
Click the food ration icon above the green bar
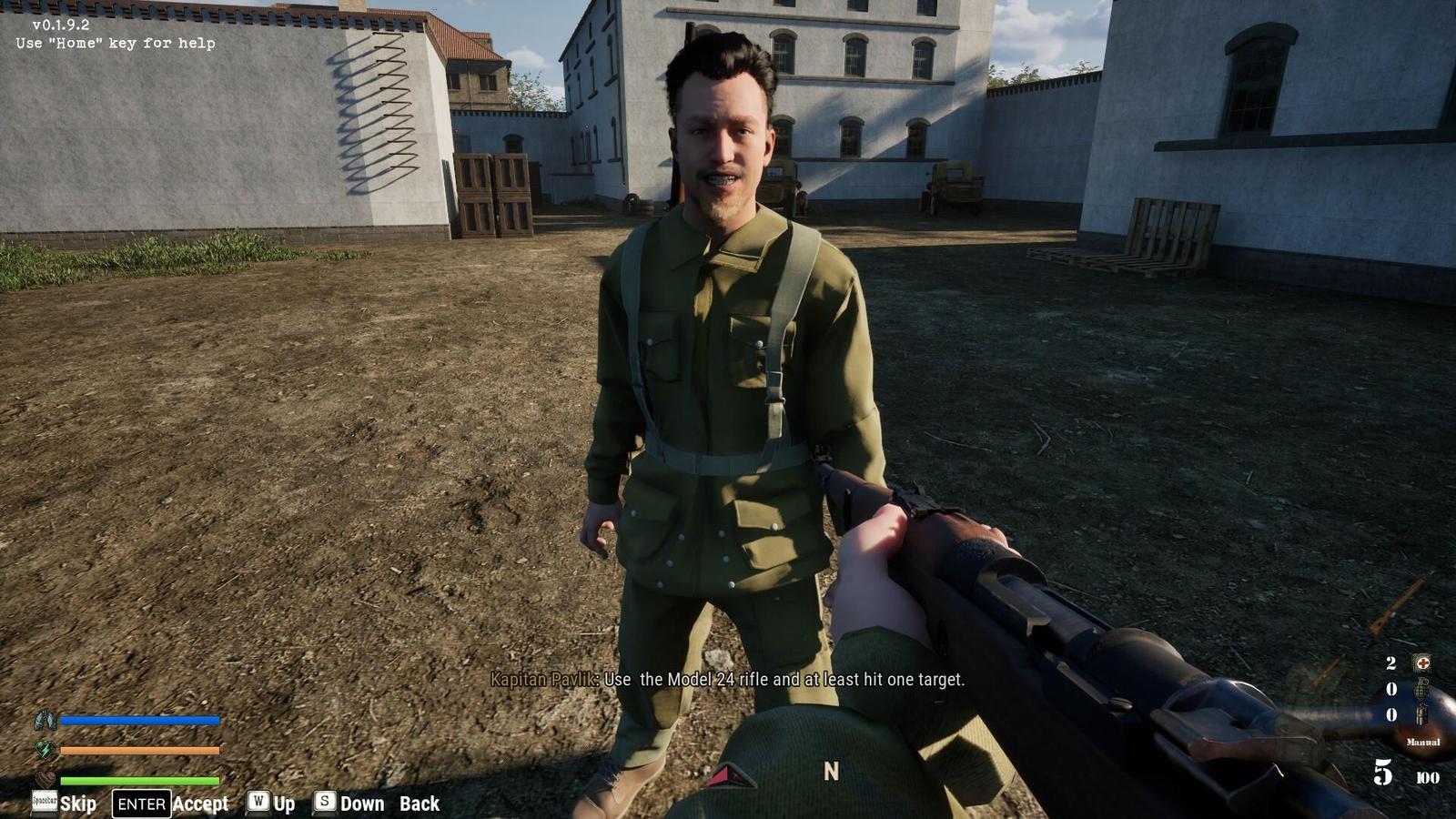(45, 778)
